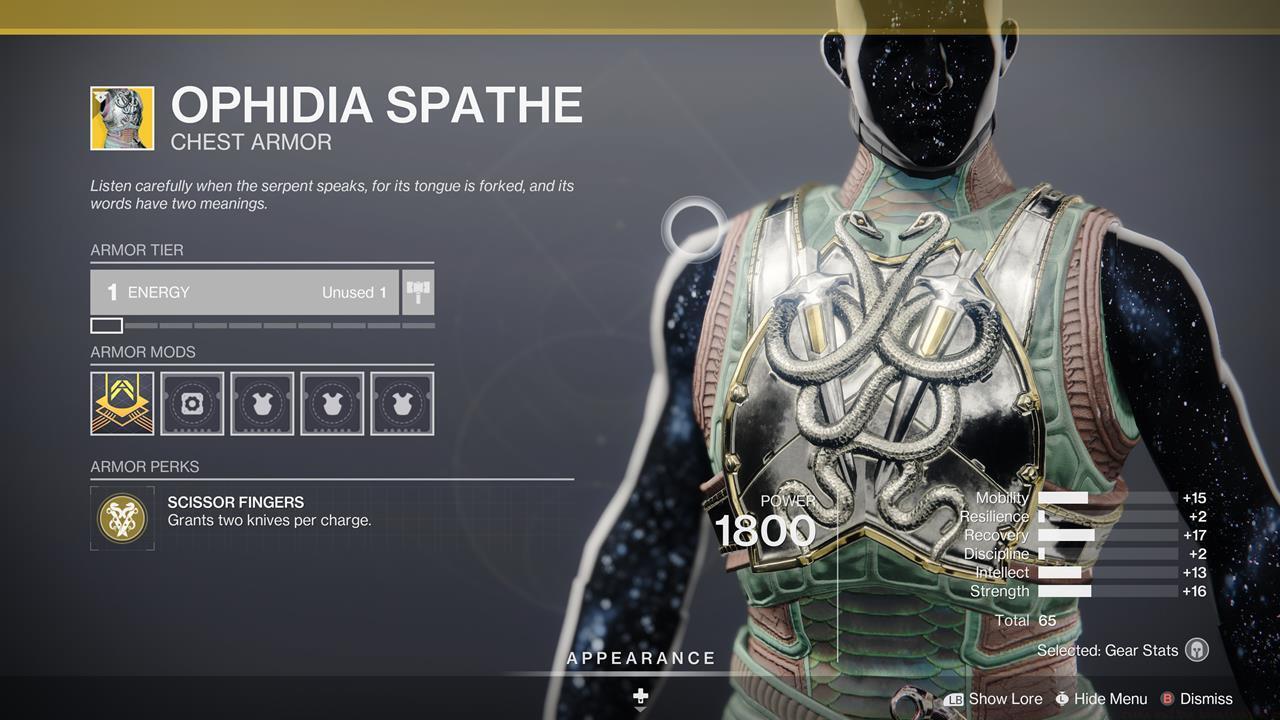Click the Ophidia Spathe item icon
1280x720 pixels.
[x=122, y=118]
